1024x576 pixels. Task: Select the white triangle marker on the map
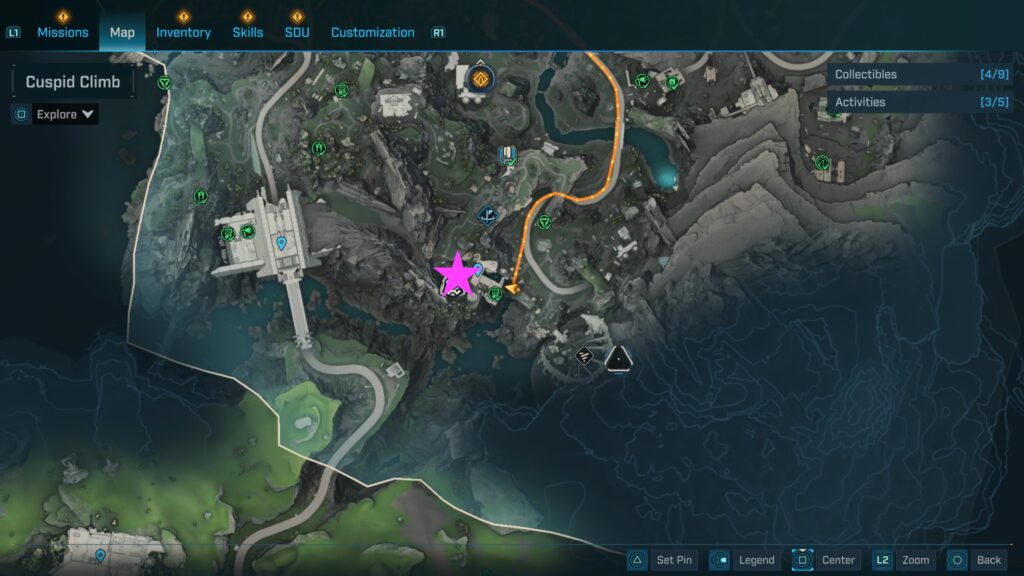tap(620, 357)
